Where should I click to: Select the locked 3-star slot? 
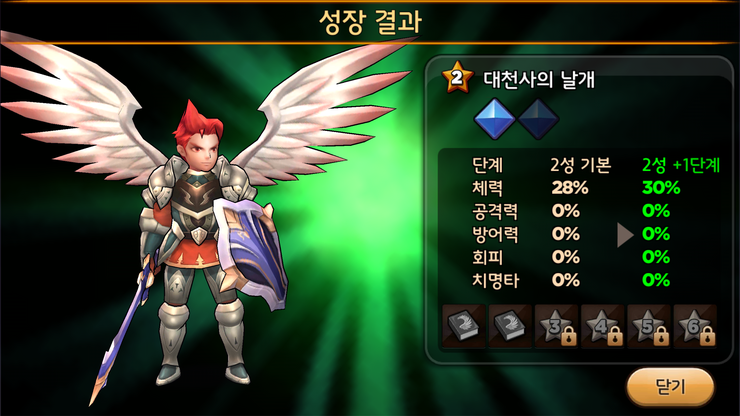coord(556,324)
